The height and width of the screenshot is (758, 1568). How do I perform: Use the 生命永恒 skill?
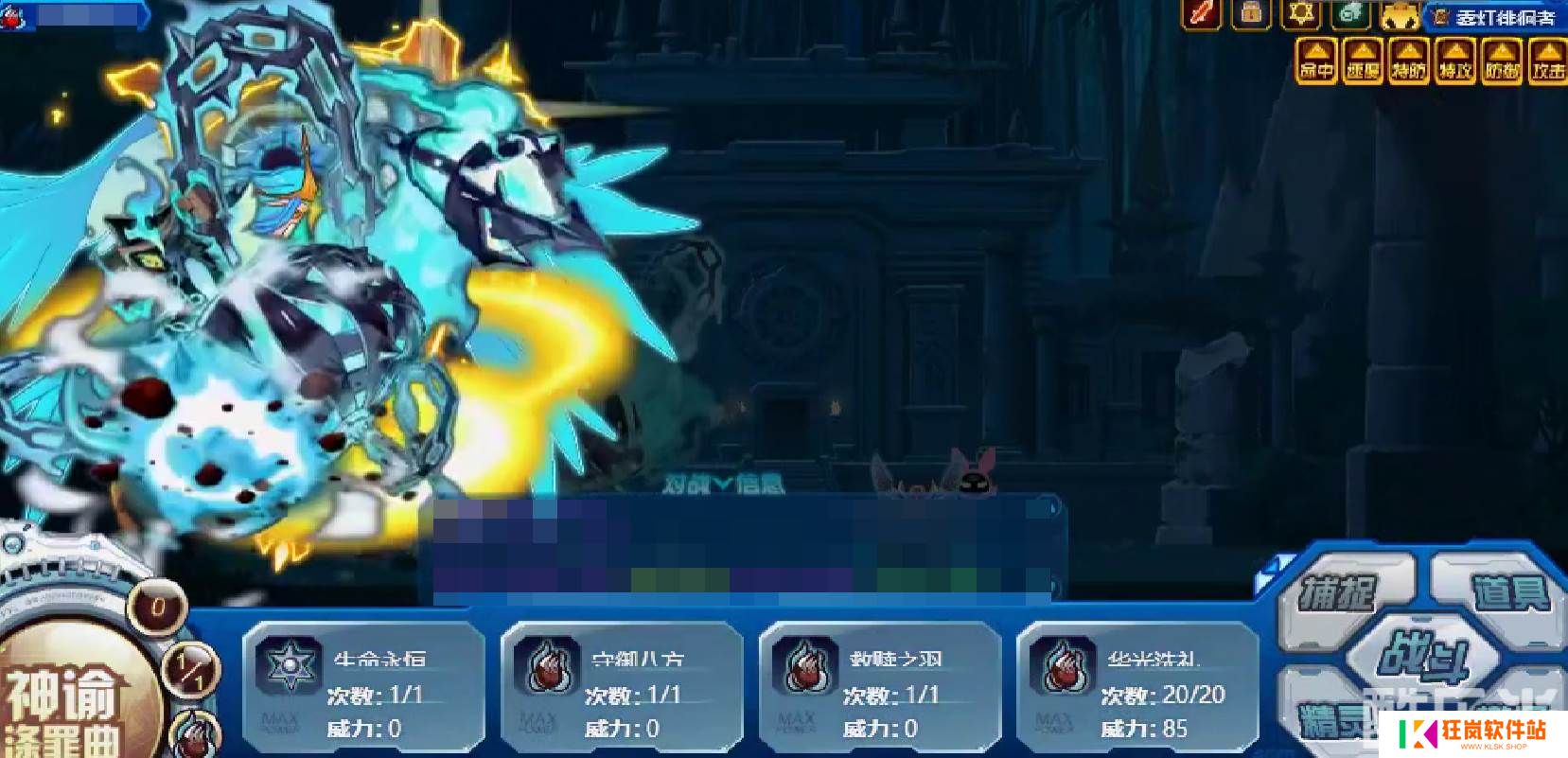coord(363,688)
